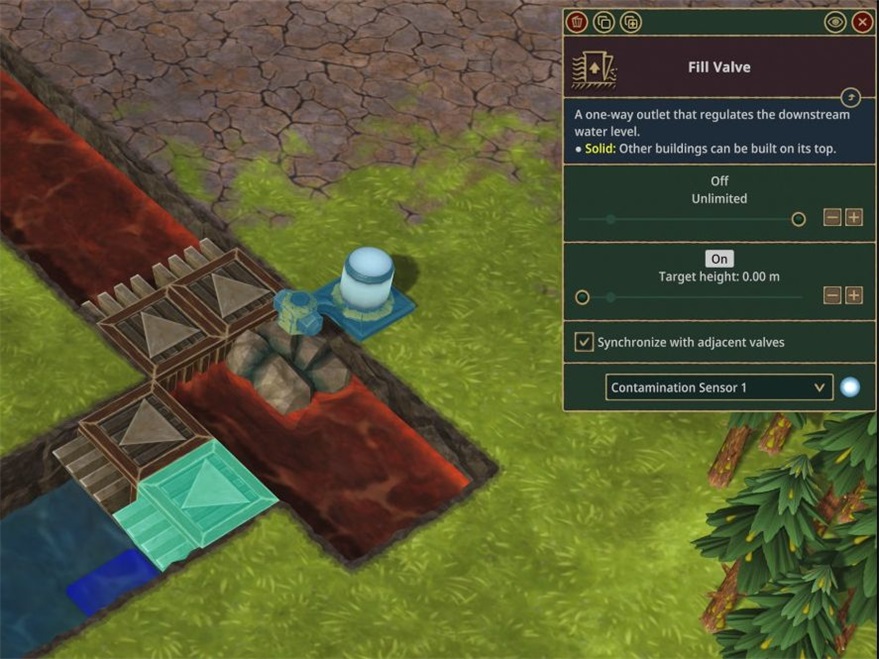
Task: Collapse the description with the small arrow button
Action: pos(850,97)
